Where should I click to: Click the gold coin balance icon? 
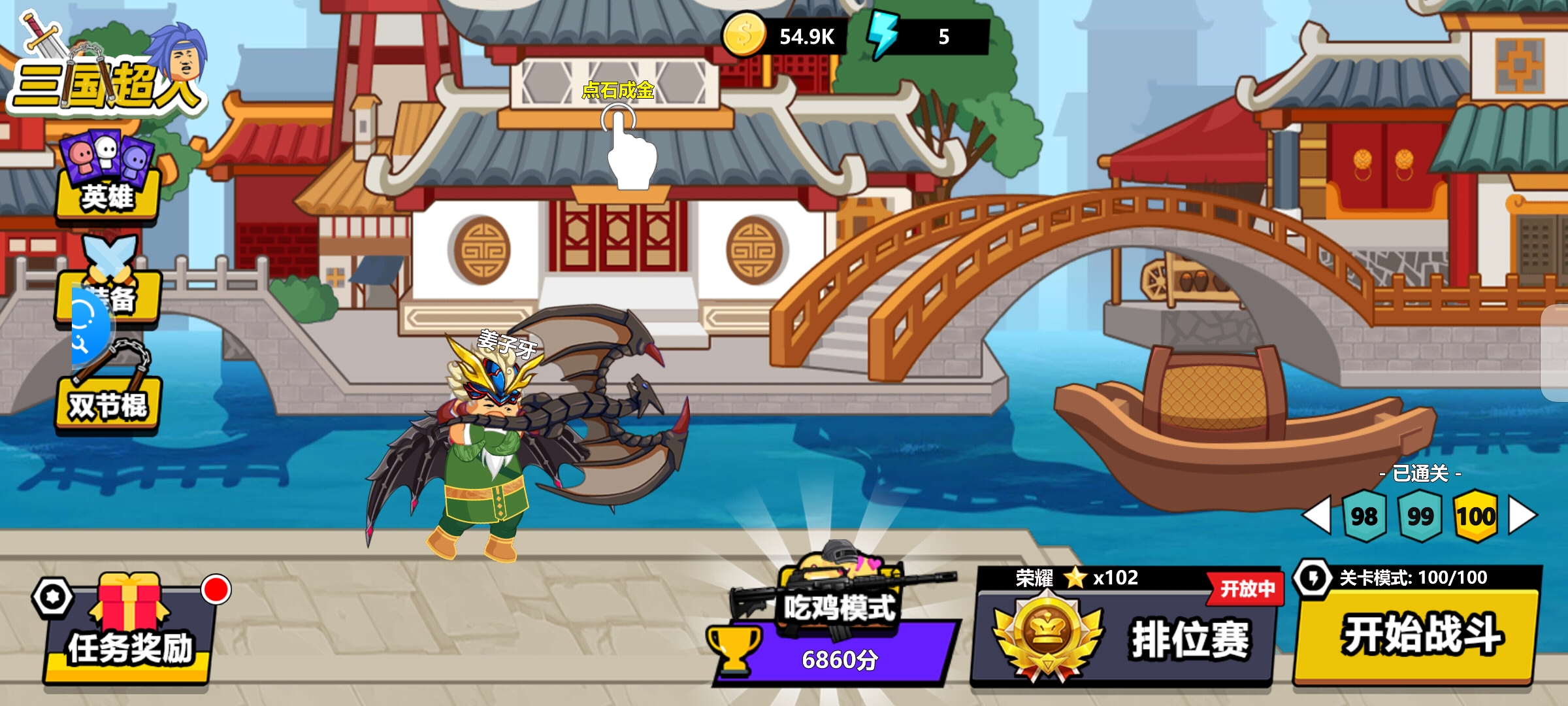(743, 35)
